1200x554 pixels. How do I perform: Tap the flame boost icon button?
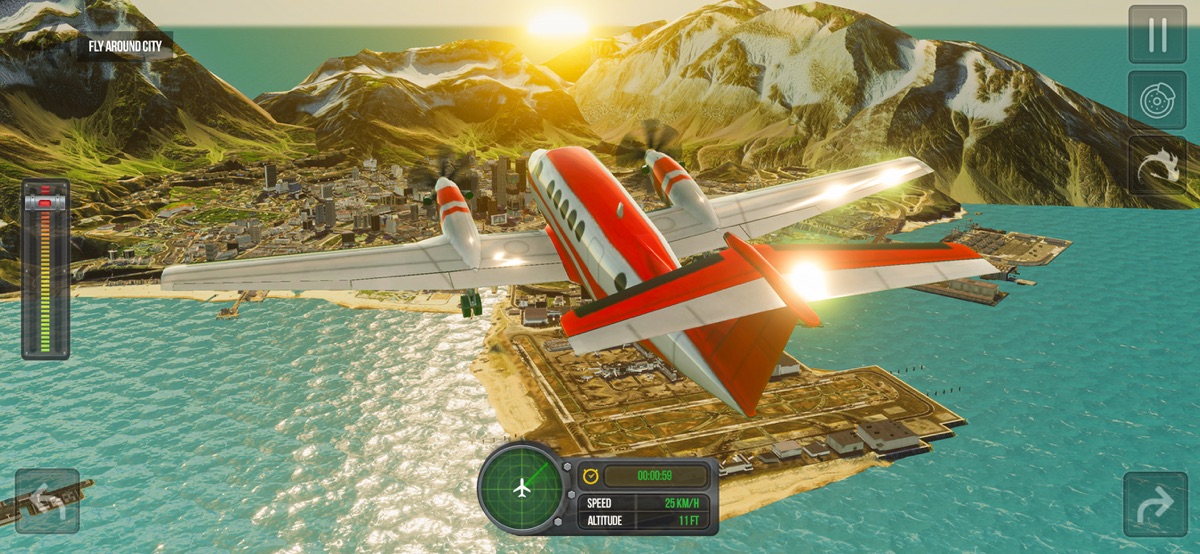click(1157, 165)
